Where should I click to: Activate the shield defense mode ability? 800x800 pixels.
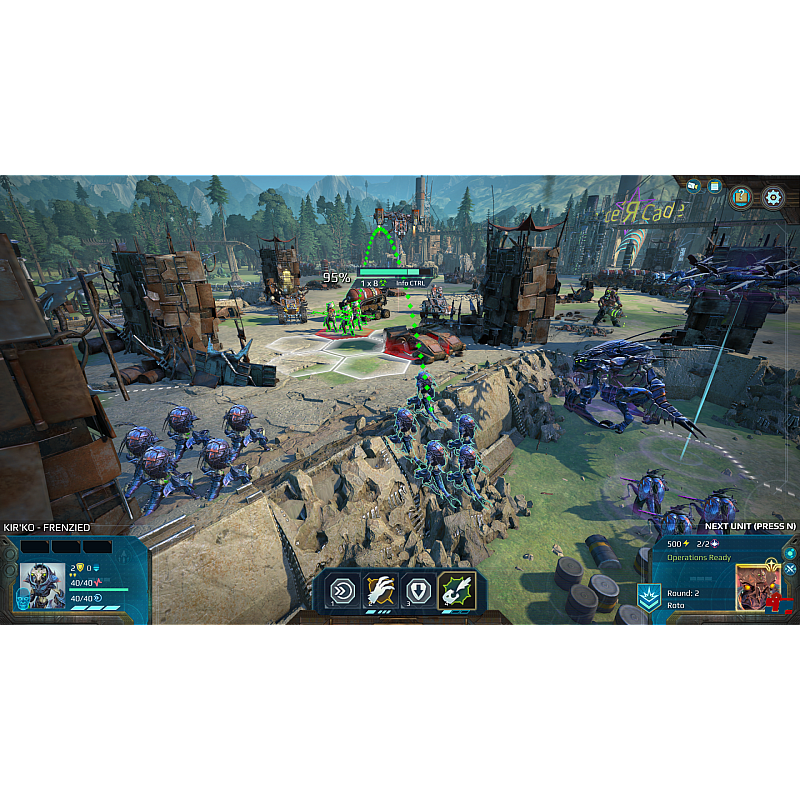(418, 591)
